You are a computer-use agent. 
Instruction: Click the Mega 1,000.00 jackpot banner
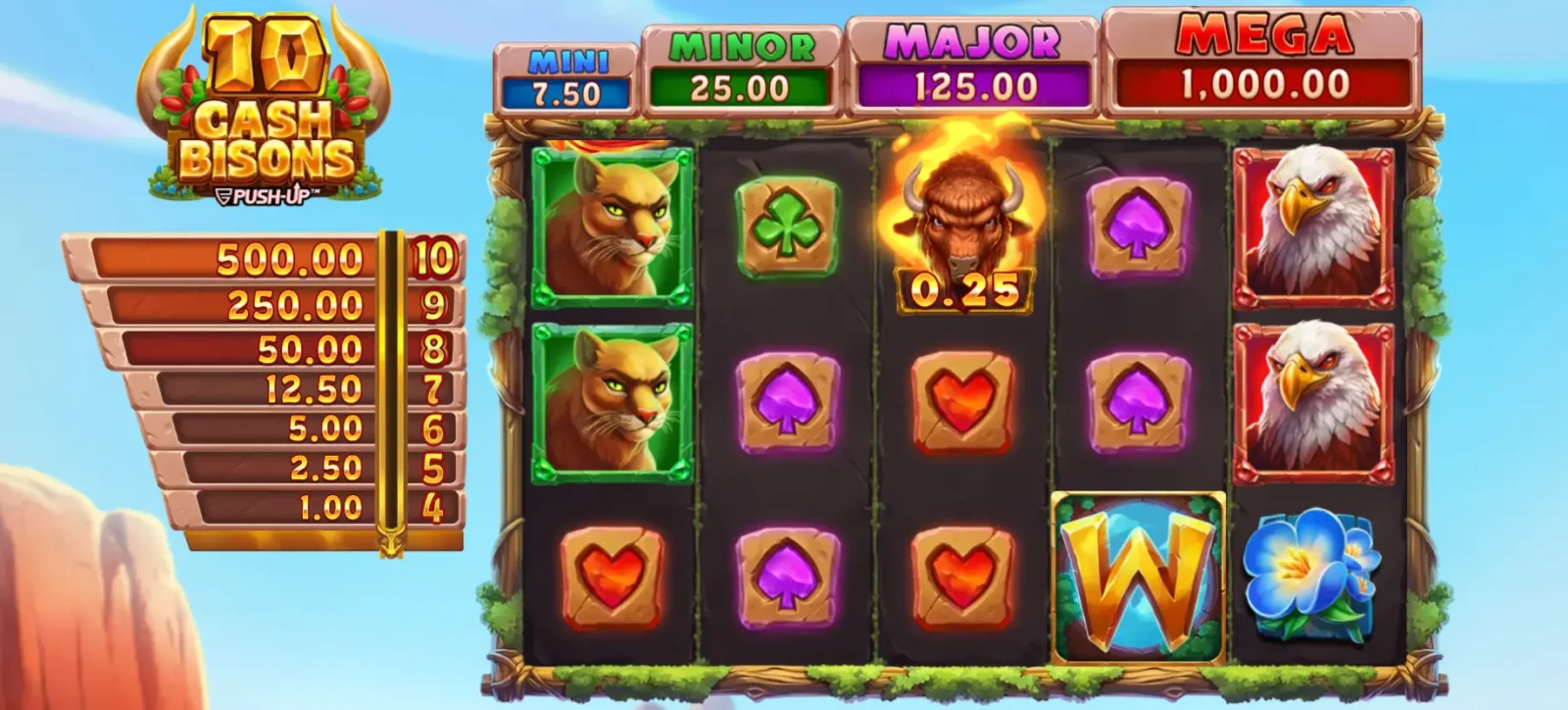[x=1264, y=59]
